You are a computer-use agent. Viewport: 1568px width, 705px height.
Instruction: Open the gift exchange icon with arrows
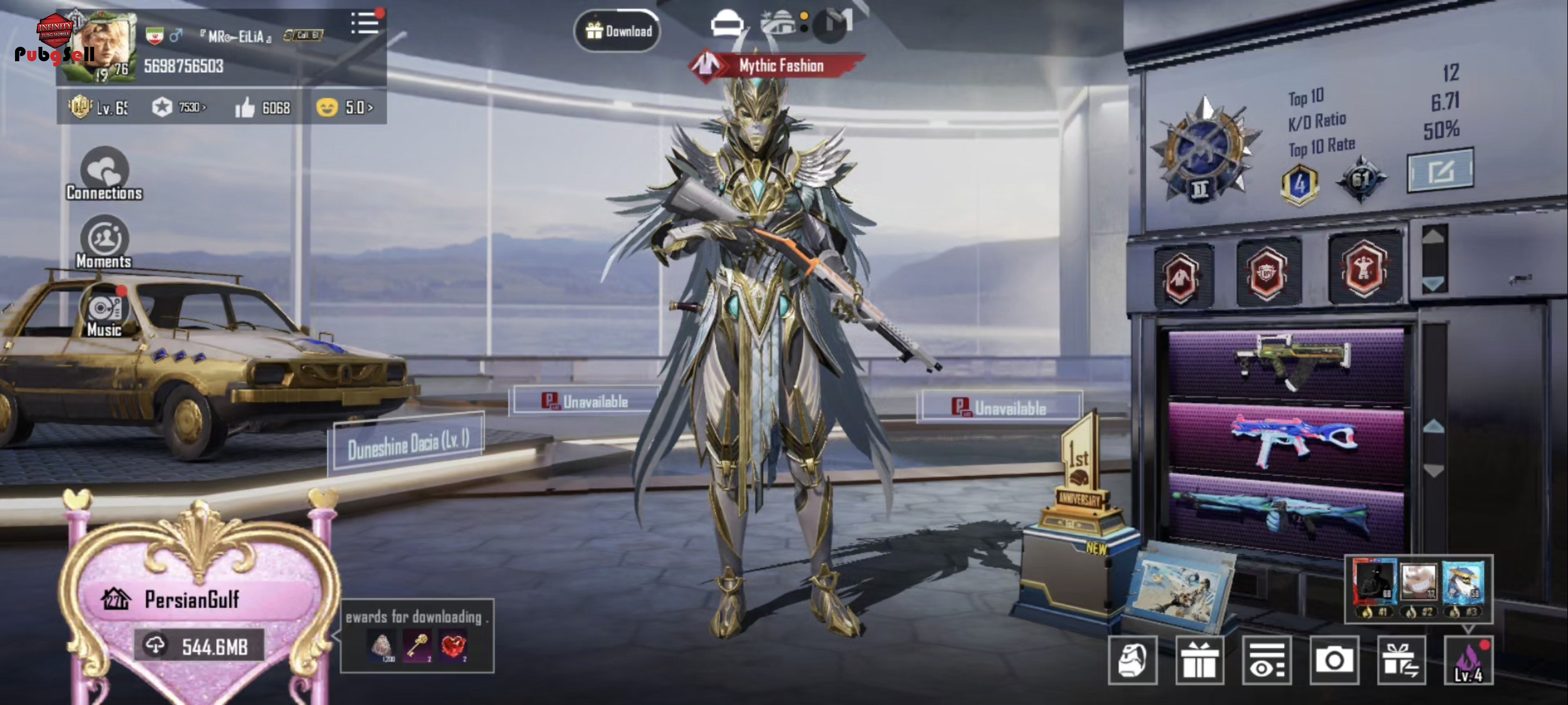(x=1400, y=661)
